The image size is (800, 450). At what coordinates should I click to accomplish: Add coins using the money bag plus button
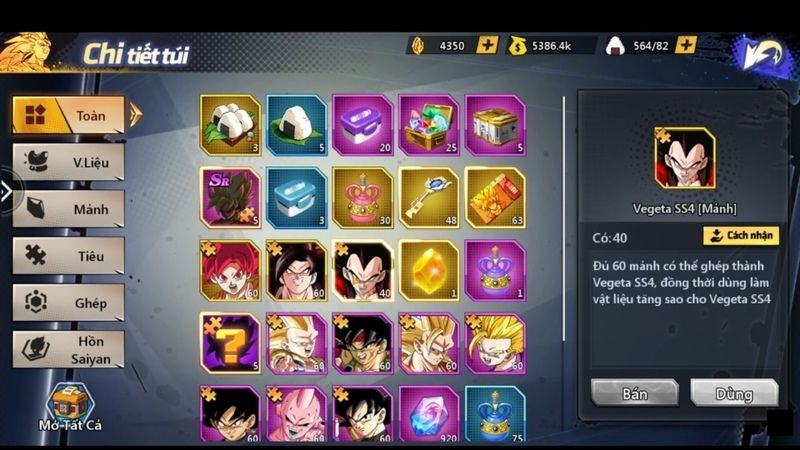click(x=587, y=45)
